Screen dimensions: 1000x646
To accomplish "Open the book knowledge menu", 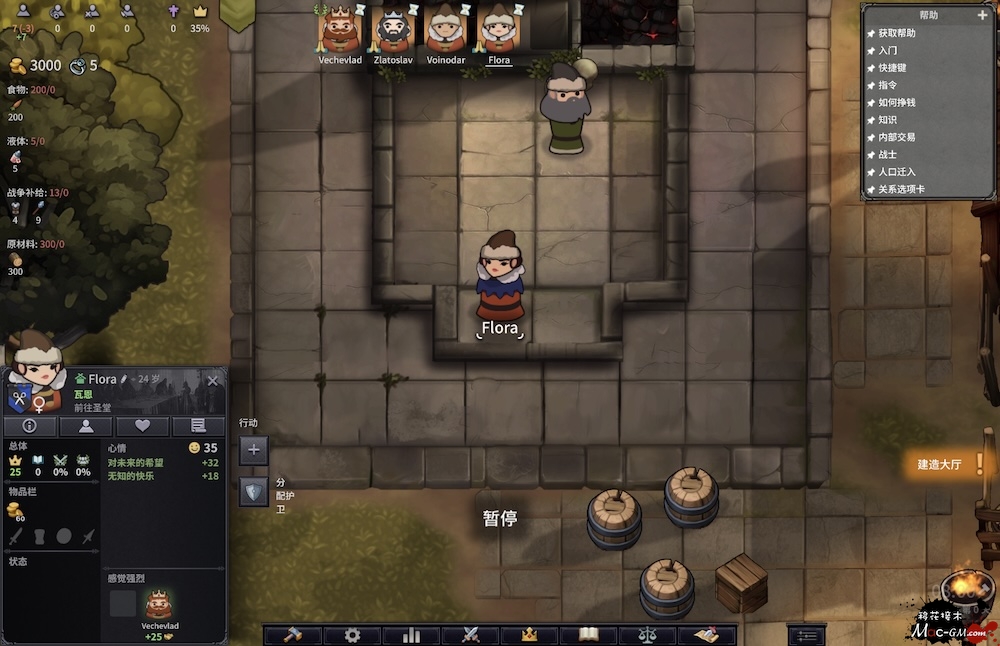I will [x=589, y=635].
